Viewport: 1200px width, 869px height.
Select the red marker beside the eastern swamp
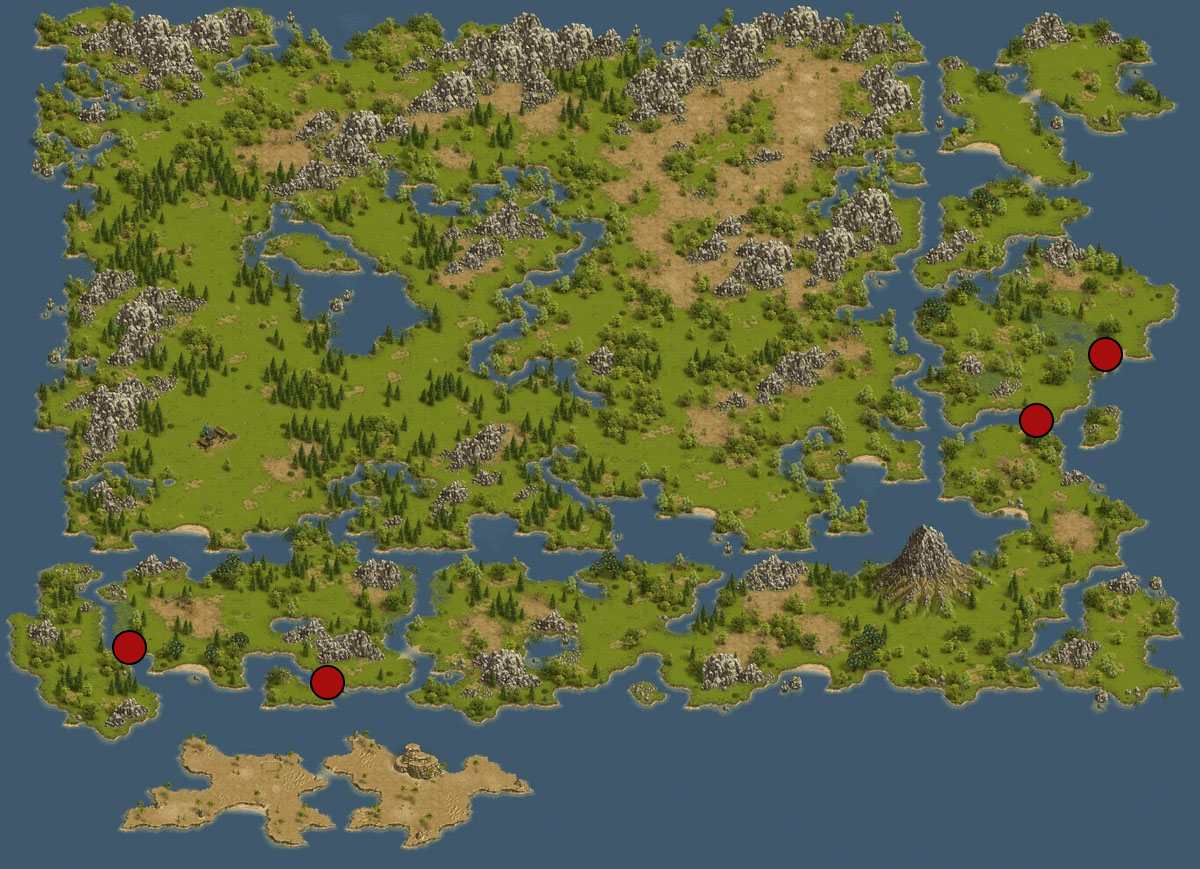[1105, 354]
